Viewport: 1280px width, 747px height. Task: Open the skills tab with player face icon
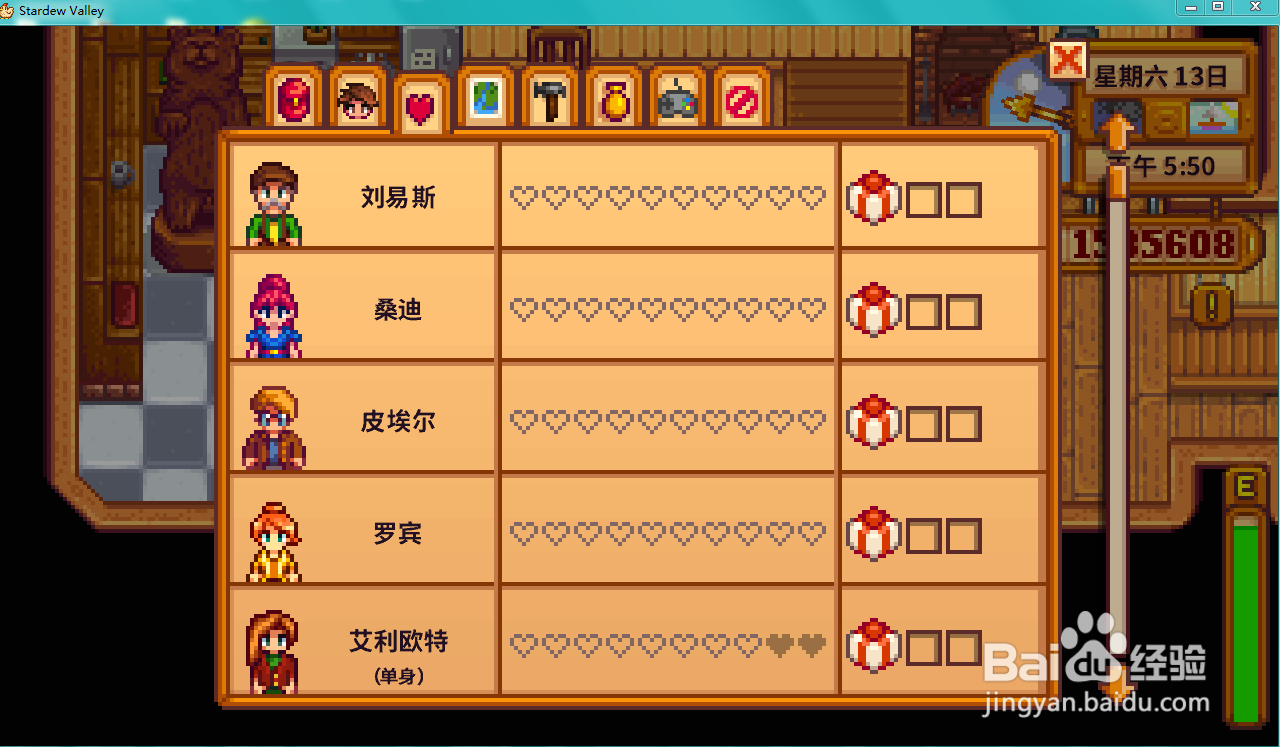pyautogui.click(x=357, y=97)
